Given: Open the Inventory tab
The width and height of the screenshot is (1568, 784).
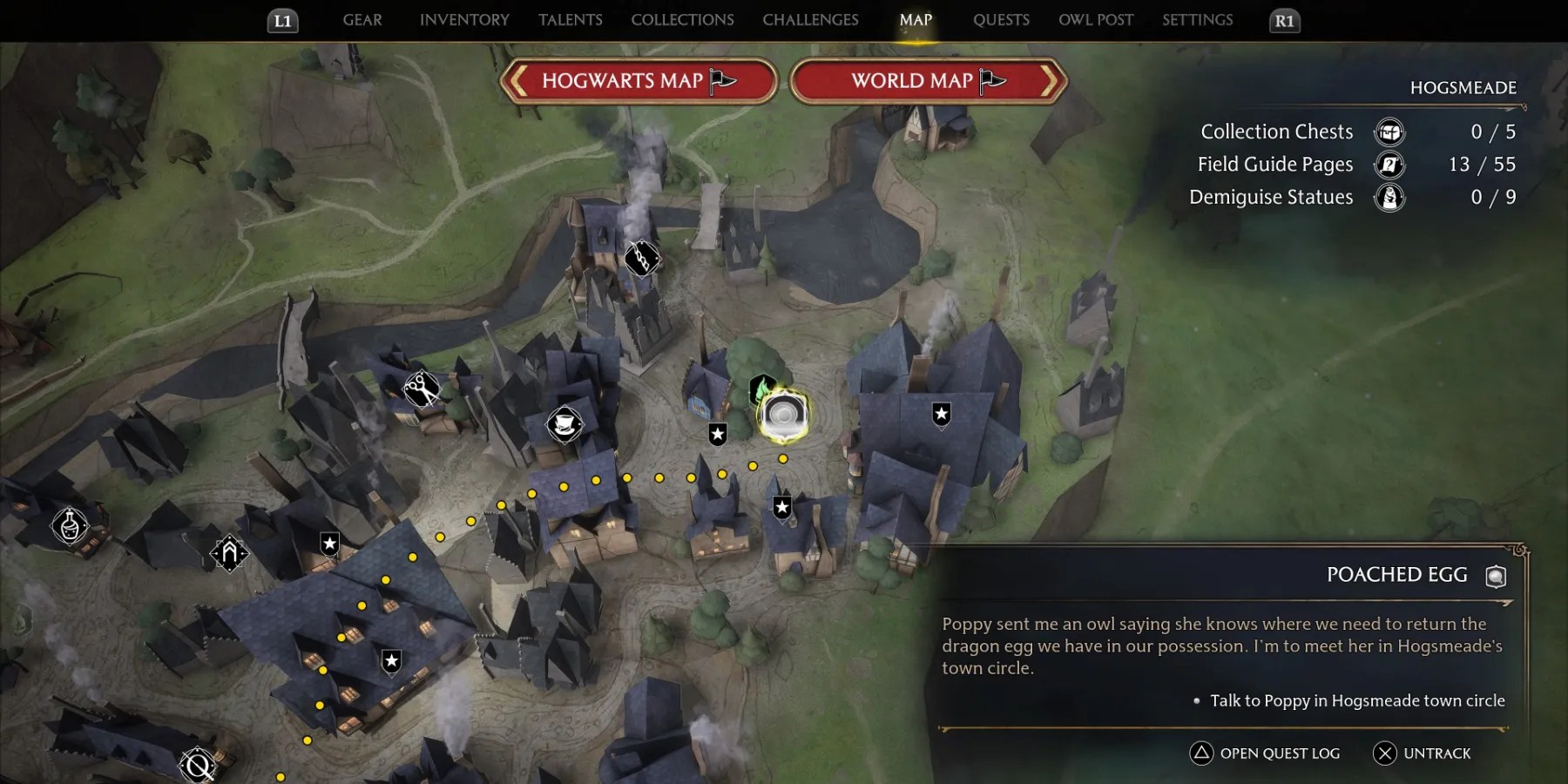Looking at the screenshot, I should (x=464, y=20).
